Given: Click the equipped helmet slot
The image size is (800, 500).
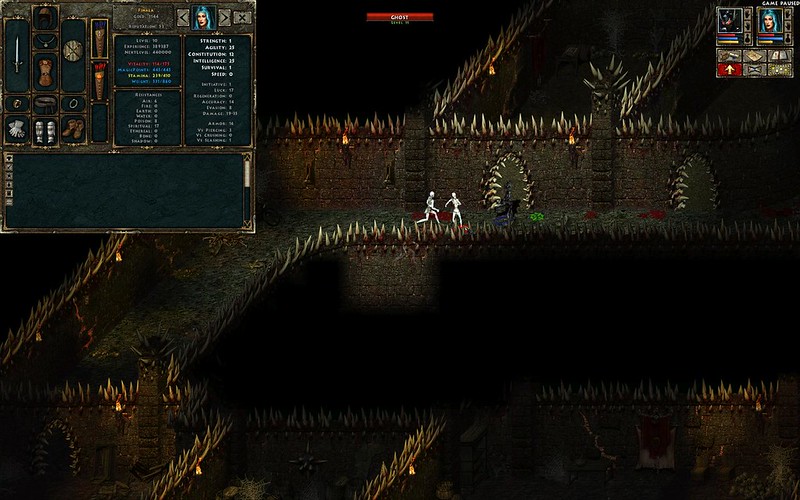Looking at the screenshot, I should [x=45, y=17].
